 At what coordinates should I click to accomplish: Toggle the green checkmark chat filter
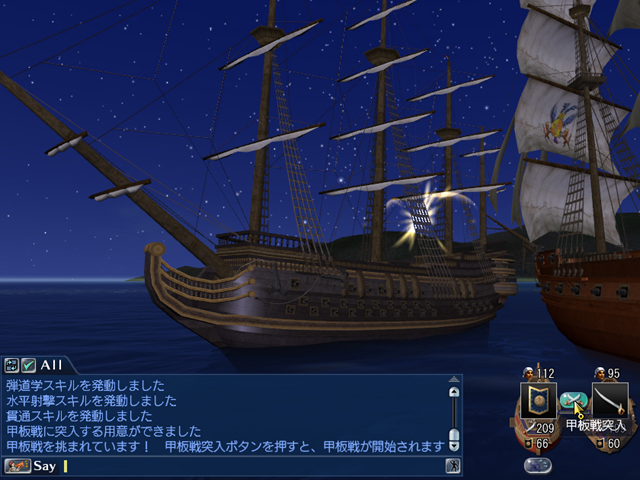(x=28, y=365)
